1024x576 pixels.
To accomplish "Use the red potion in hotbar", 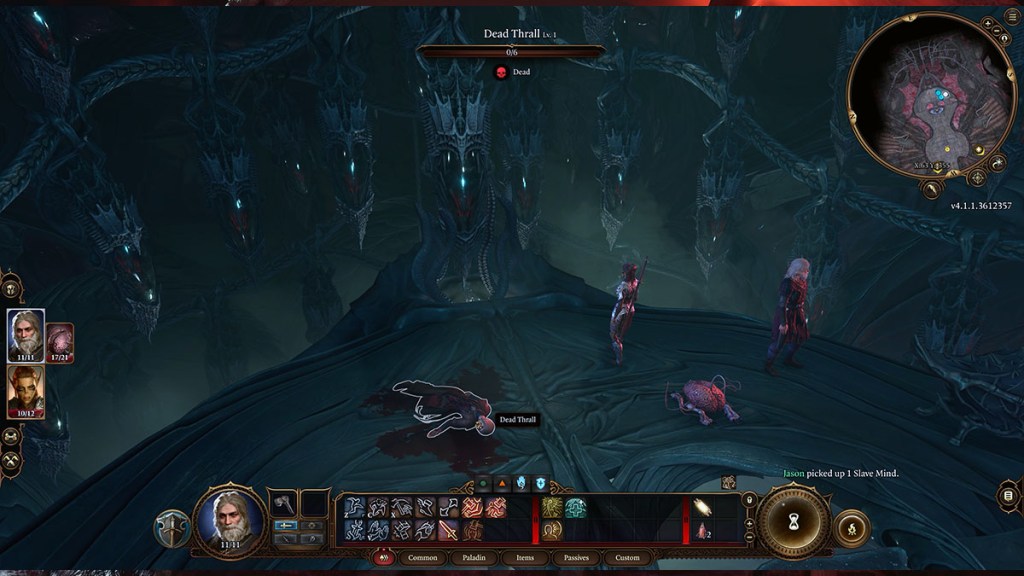I will 701,530.
